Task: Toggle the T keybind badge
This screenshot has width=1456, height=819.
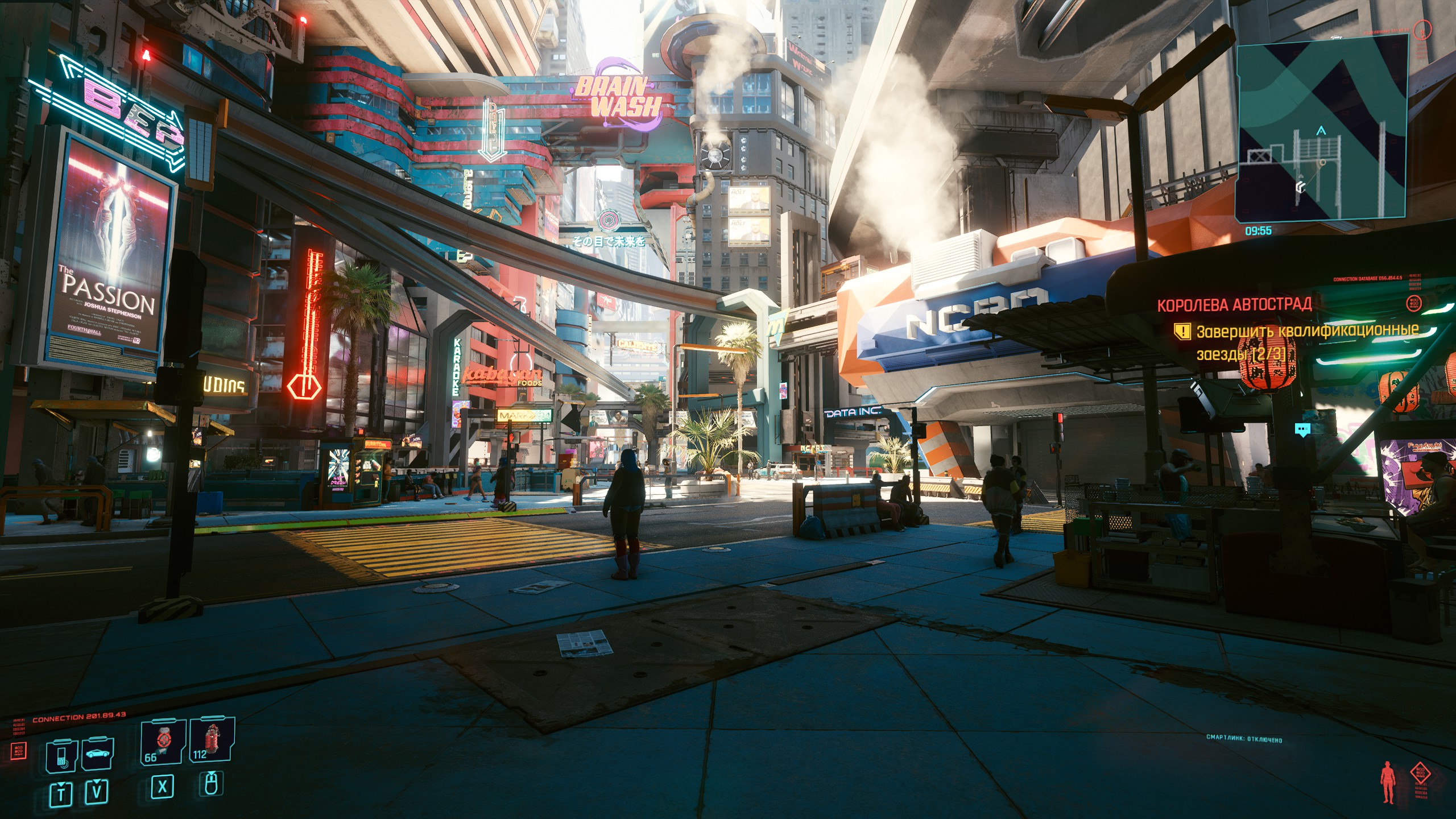Action: pyautogui.click(x=61, y=793)
